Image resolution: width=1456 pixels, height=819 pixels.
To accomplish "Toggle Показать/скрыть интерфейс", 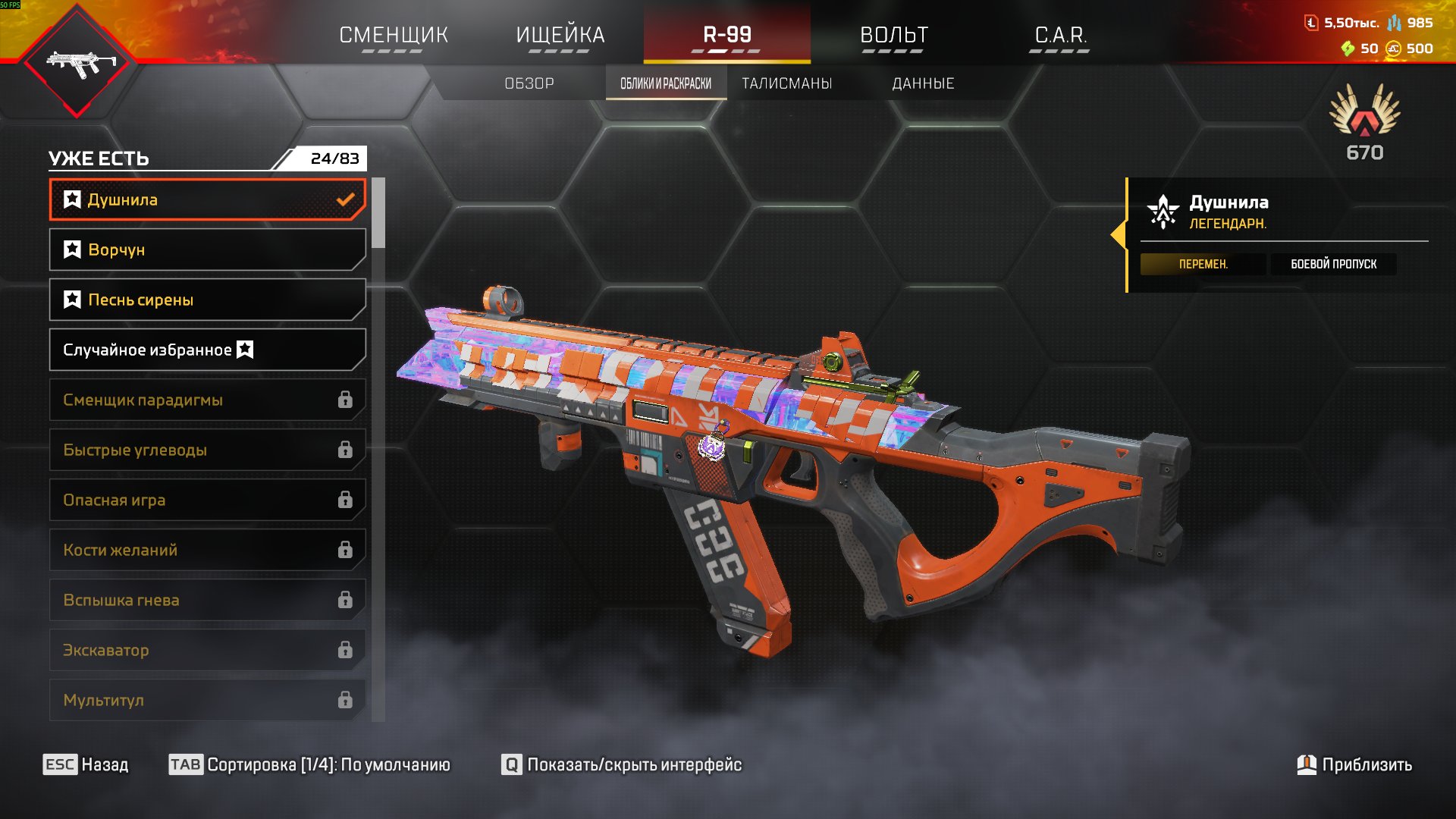I will click(x=622, y=764).
